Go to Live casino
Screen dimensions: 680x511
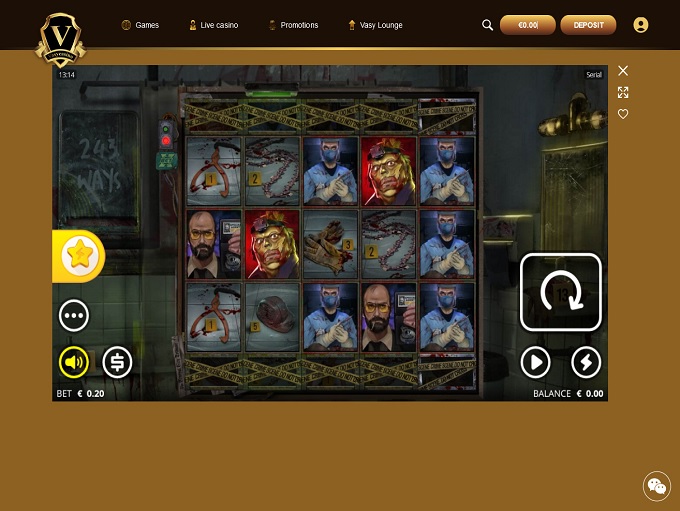[213, 25]
